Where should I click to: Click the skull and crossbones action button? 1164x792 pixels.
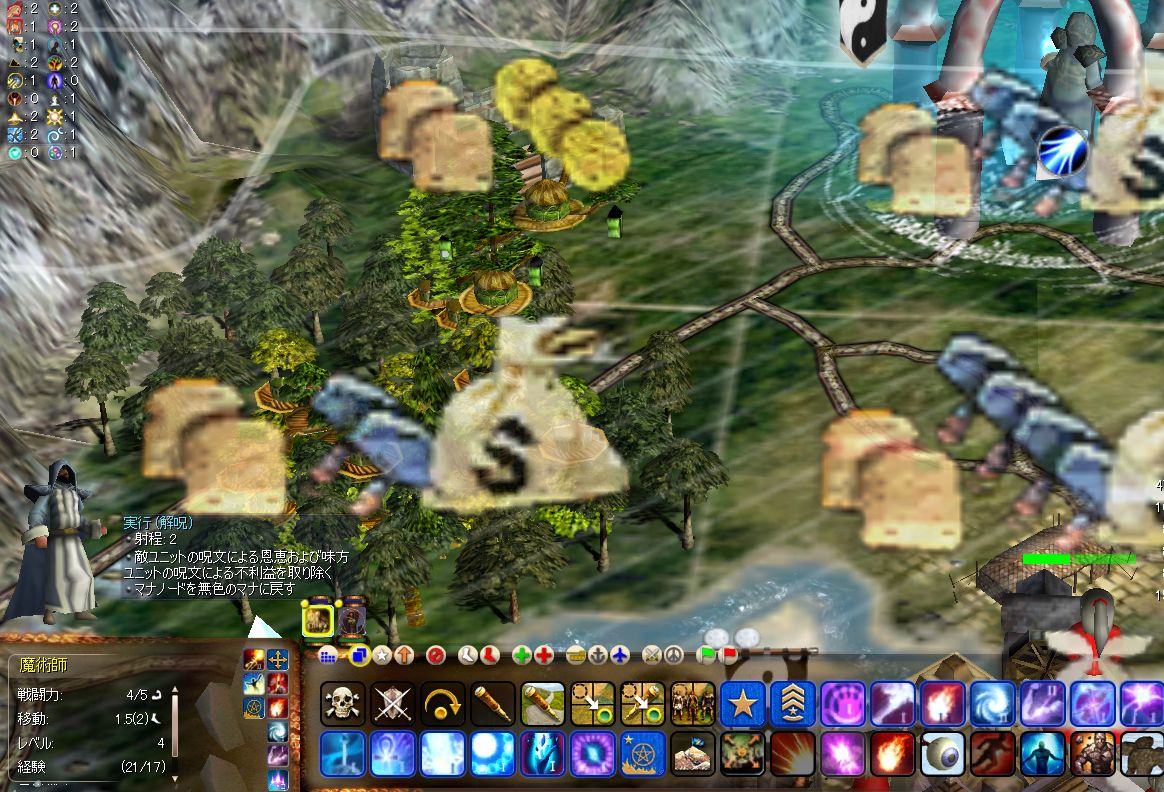point(343,704)
